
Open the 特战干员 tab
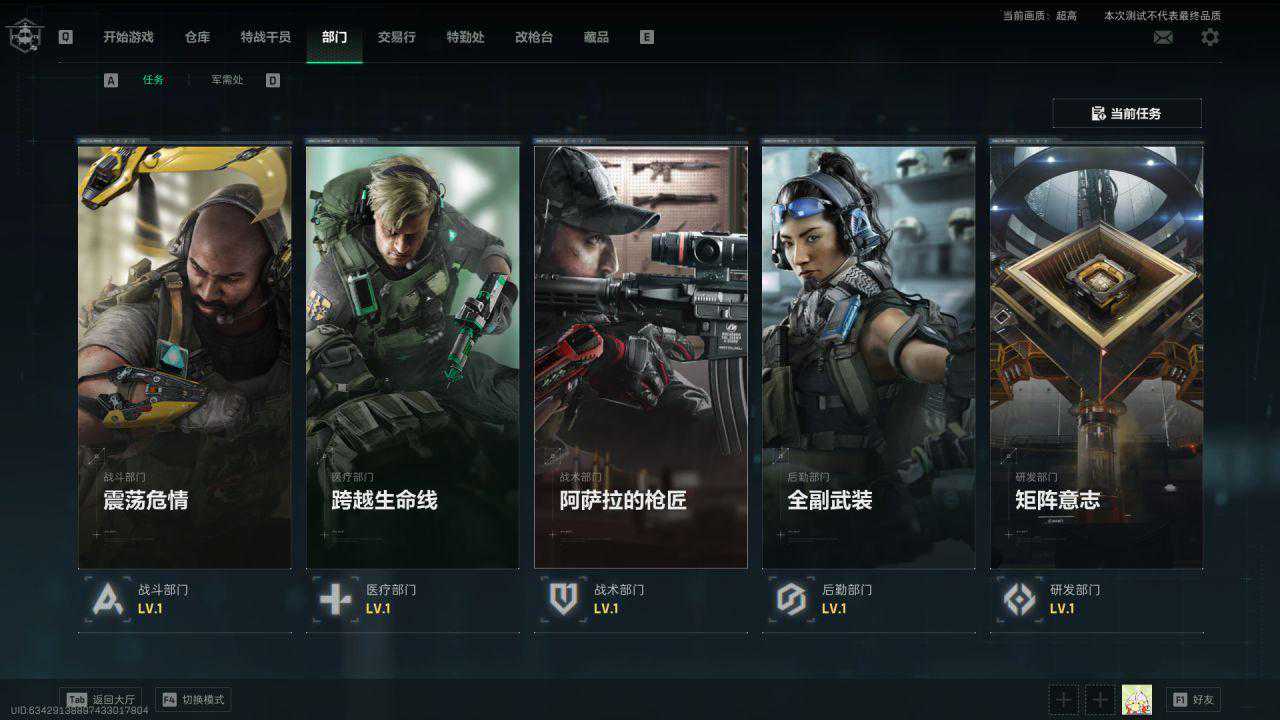(265, 37)
